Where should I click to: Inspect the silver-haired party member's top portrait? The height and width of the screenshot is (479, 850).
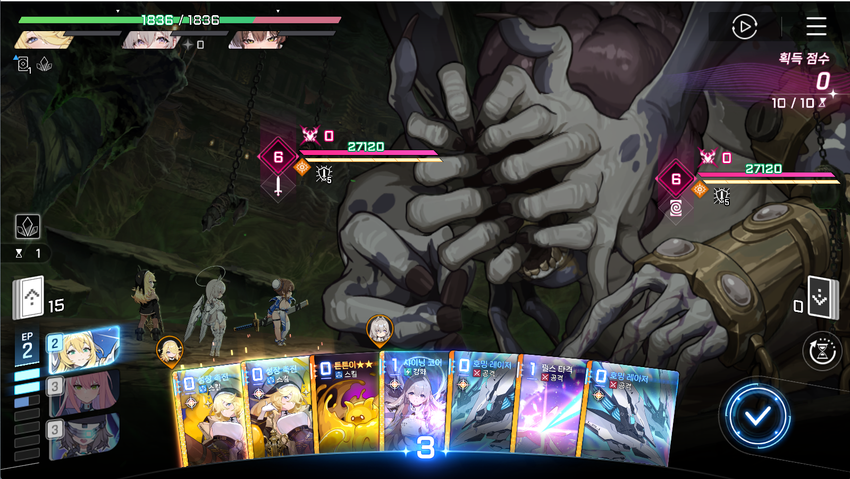coord(150,39)
